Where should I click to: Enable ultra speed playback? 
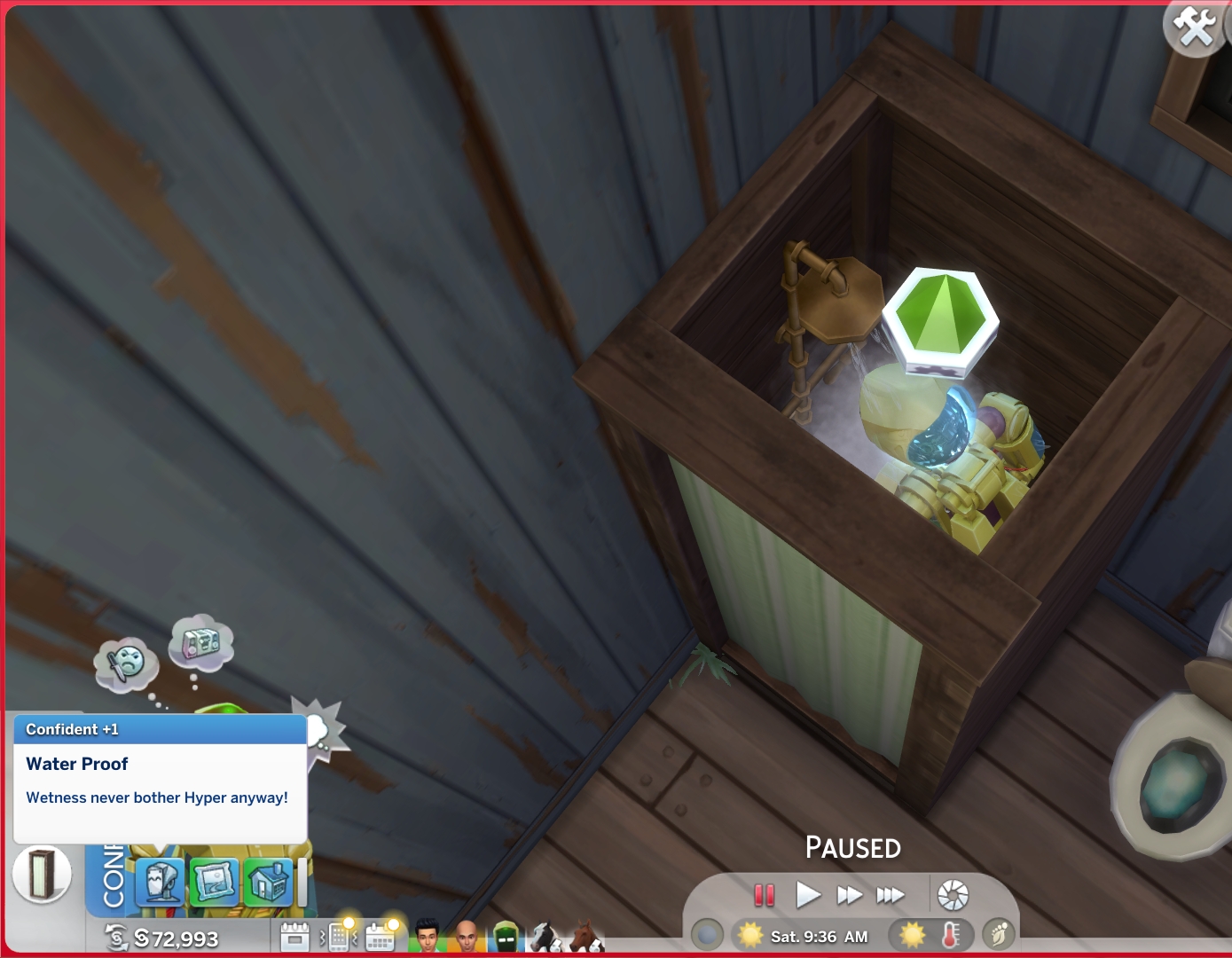coord(891,895)
